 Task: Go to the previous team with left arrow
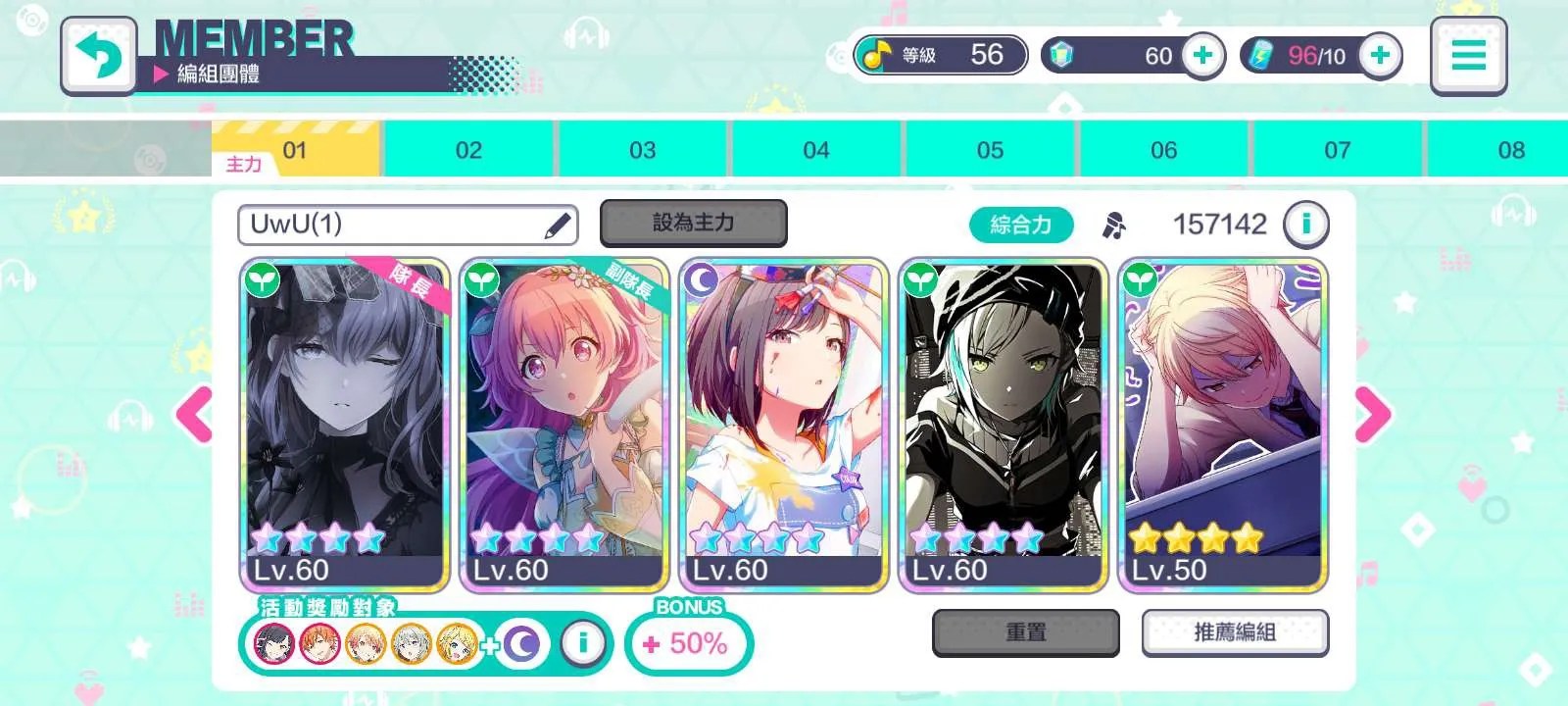click(194, 415)
